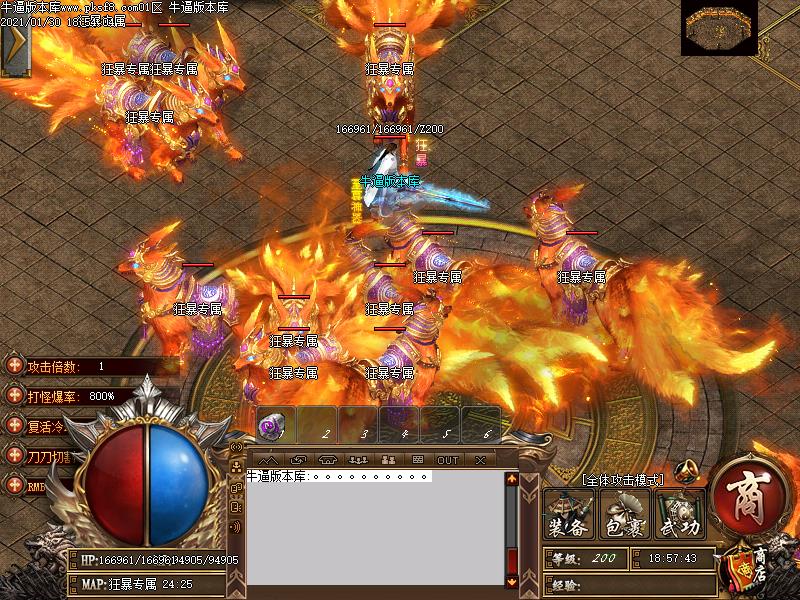Click the keyboard icon on chat toolbar
This screenshot has width=800, height=600.
[418, 460]
